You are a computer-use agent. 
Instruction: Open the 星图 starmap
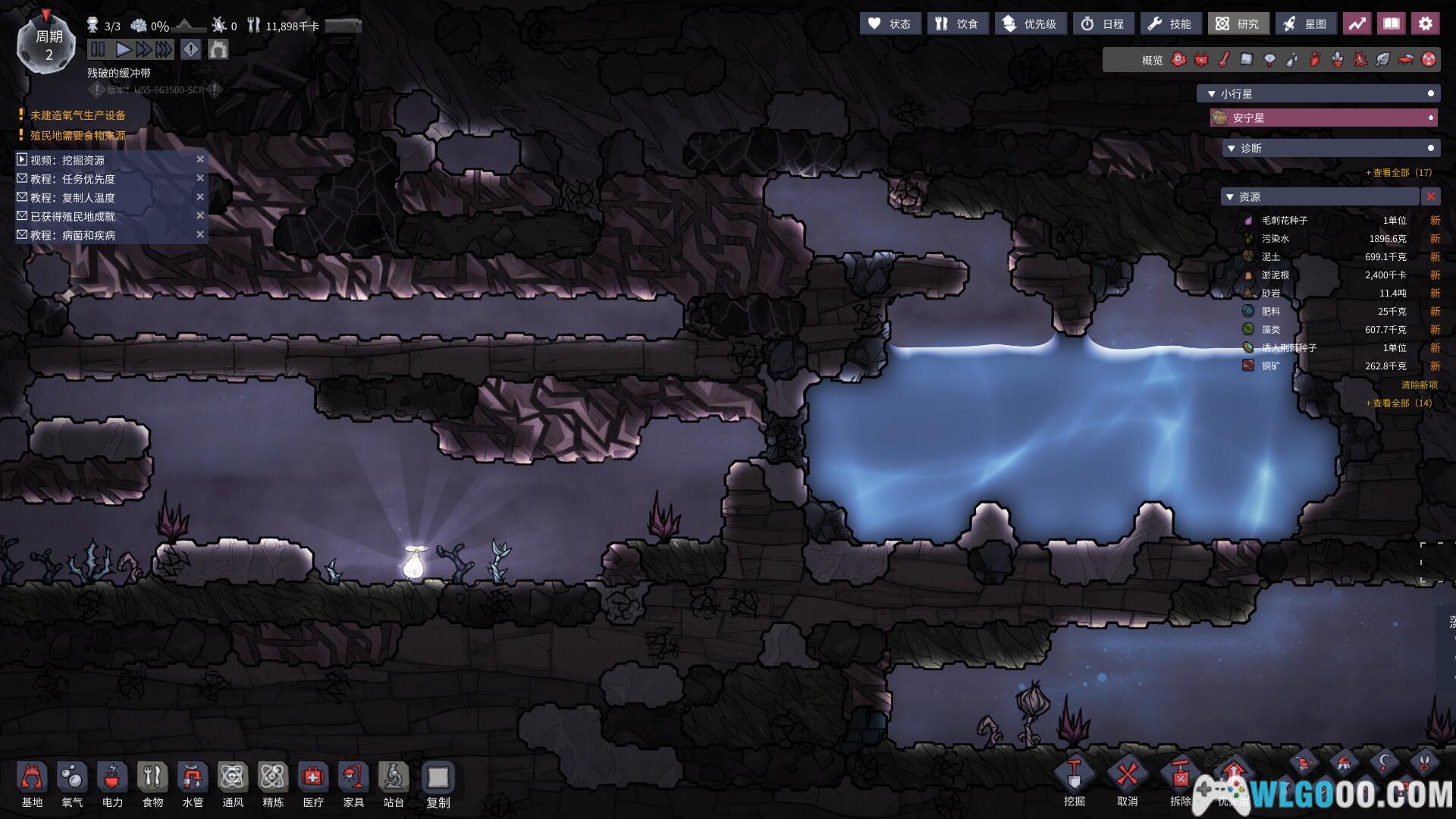tap(1305, 24)
